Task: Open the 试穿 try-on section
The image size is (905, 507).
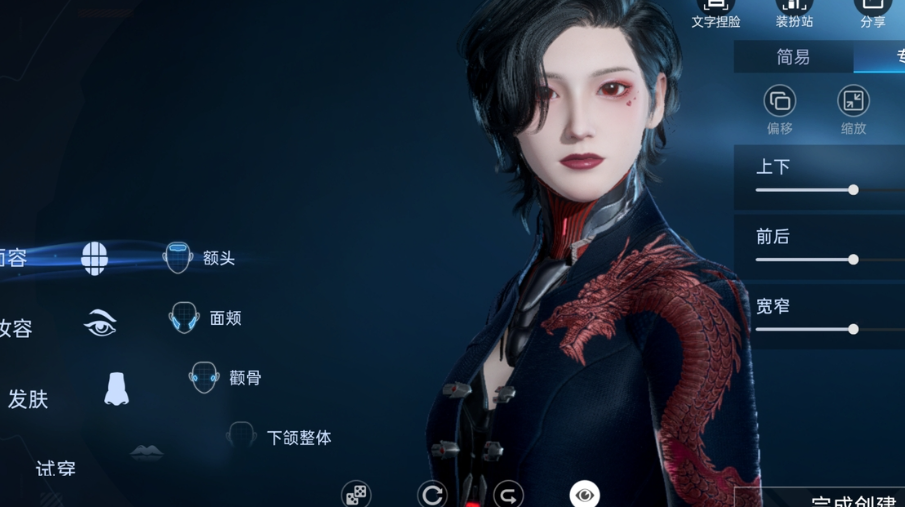Action: pos(55,468)
